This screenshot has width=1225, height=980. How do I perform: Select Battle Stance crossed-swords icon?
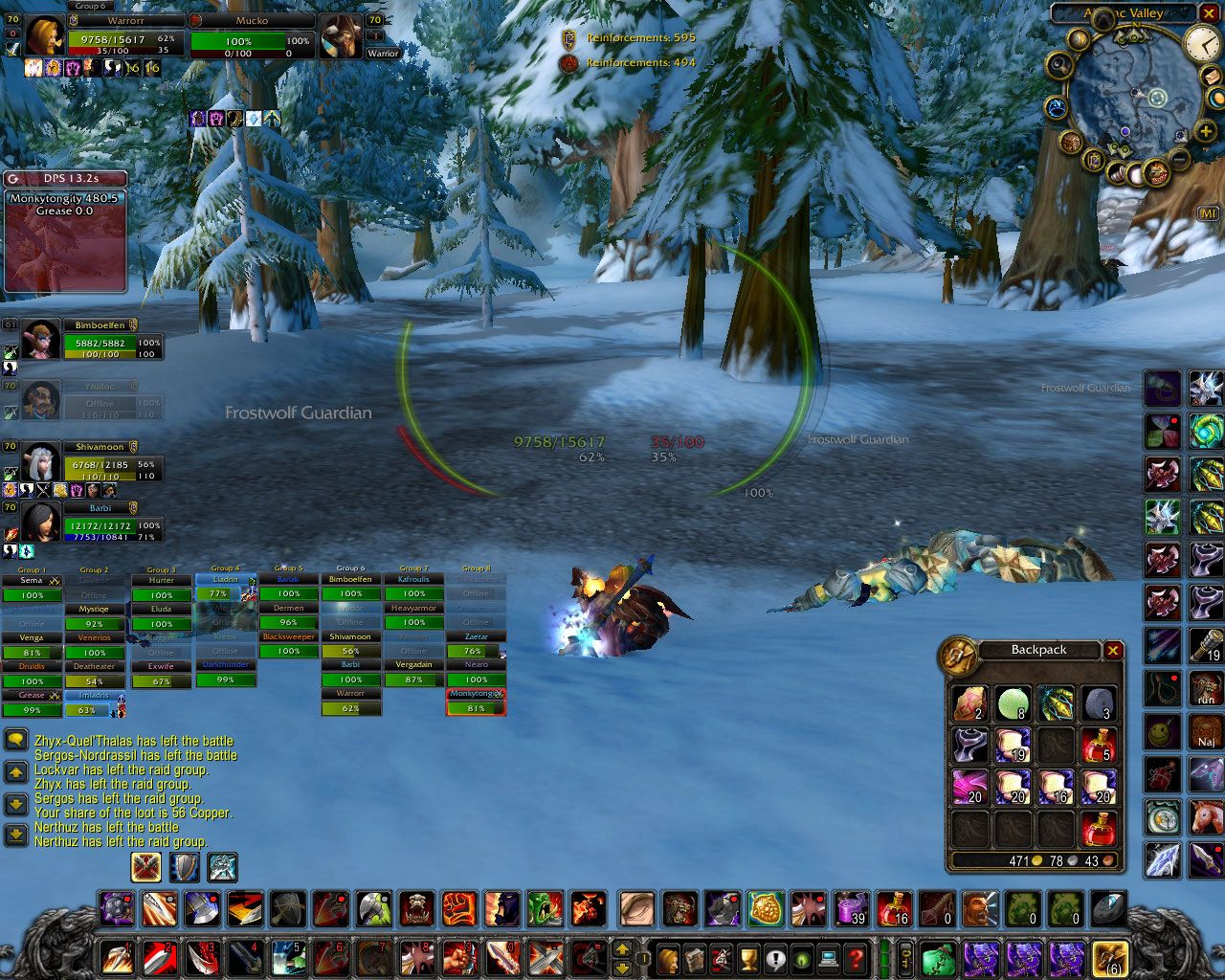[146, 868]
